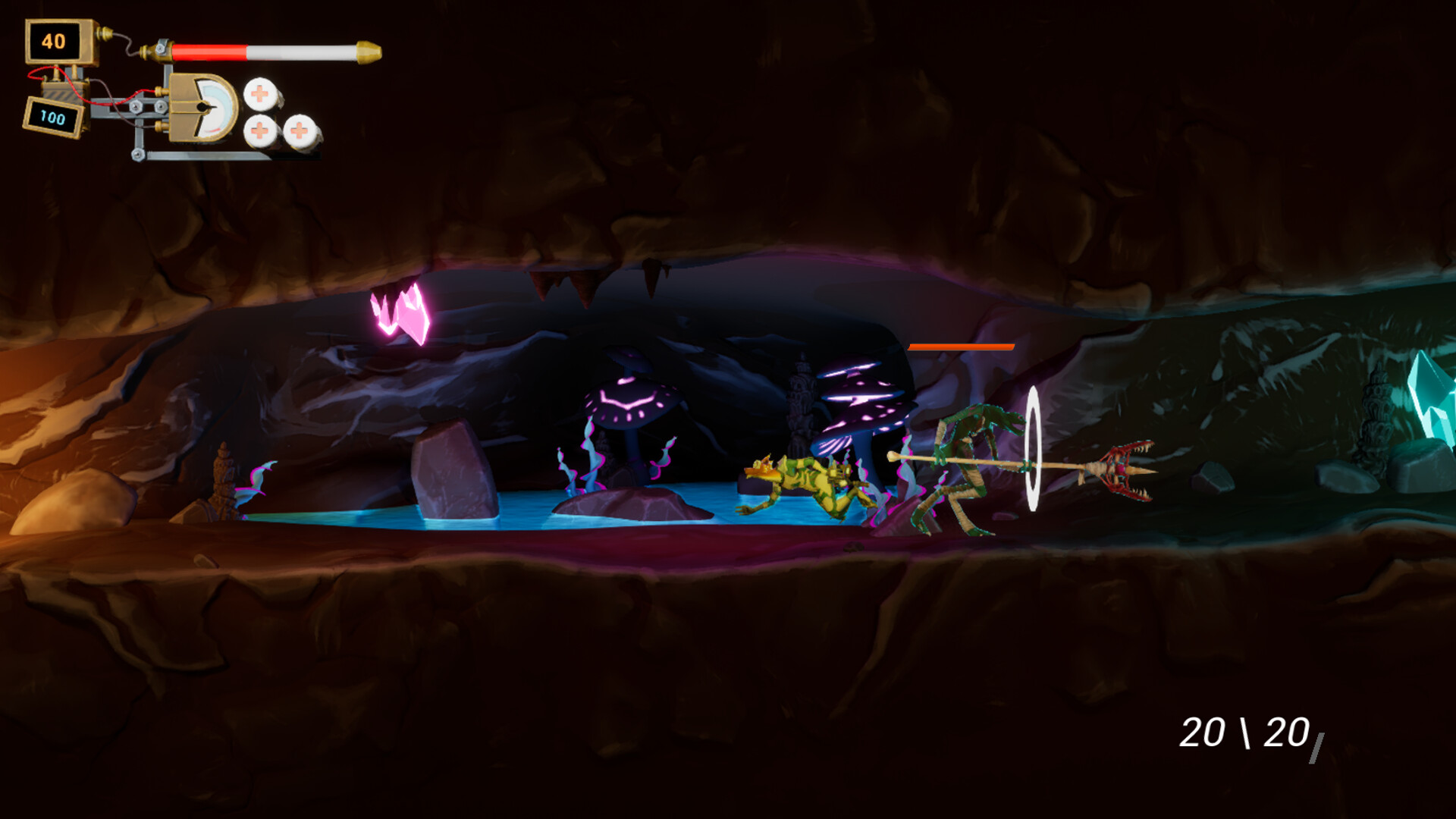Select the bottom-right medkit canister icon
Screen dimensions: 1456x819
tap(301, 131)
